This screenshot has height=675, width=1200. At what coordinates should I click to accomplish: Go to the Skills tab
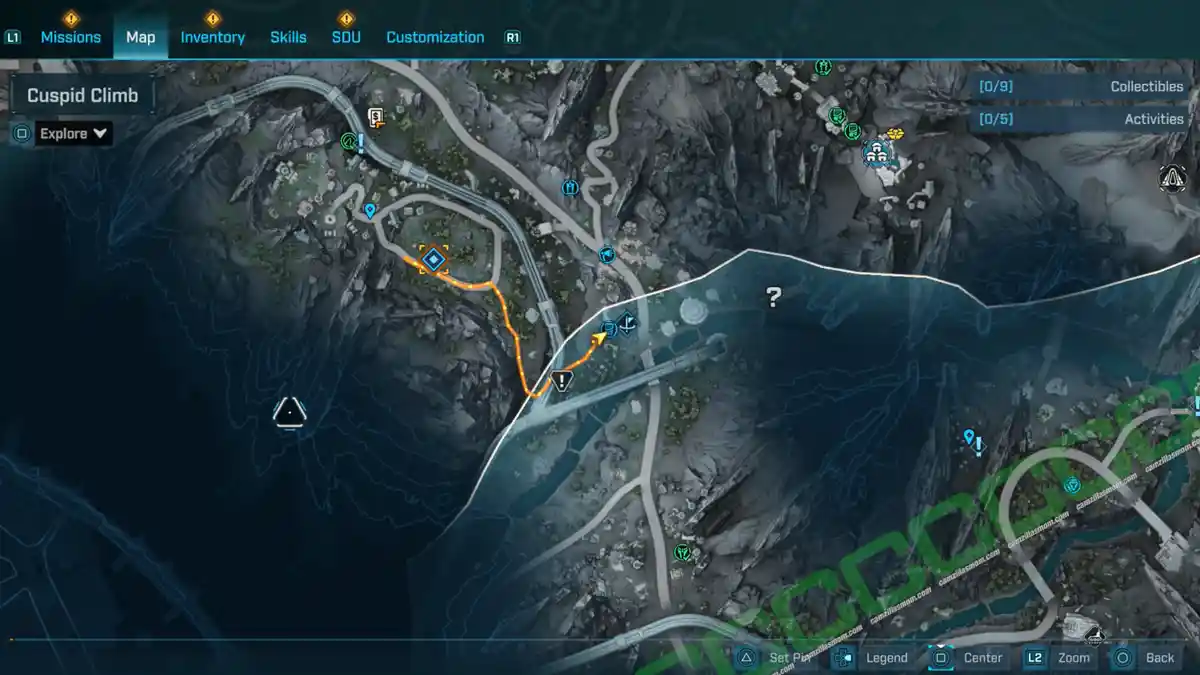pos(288,37)
